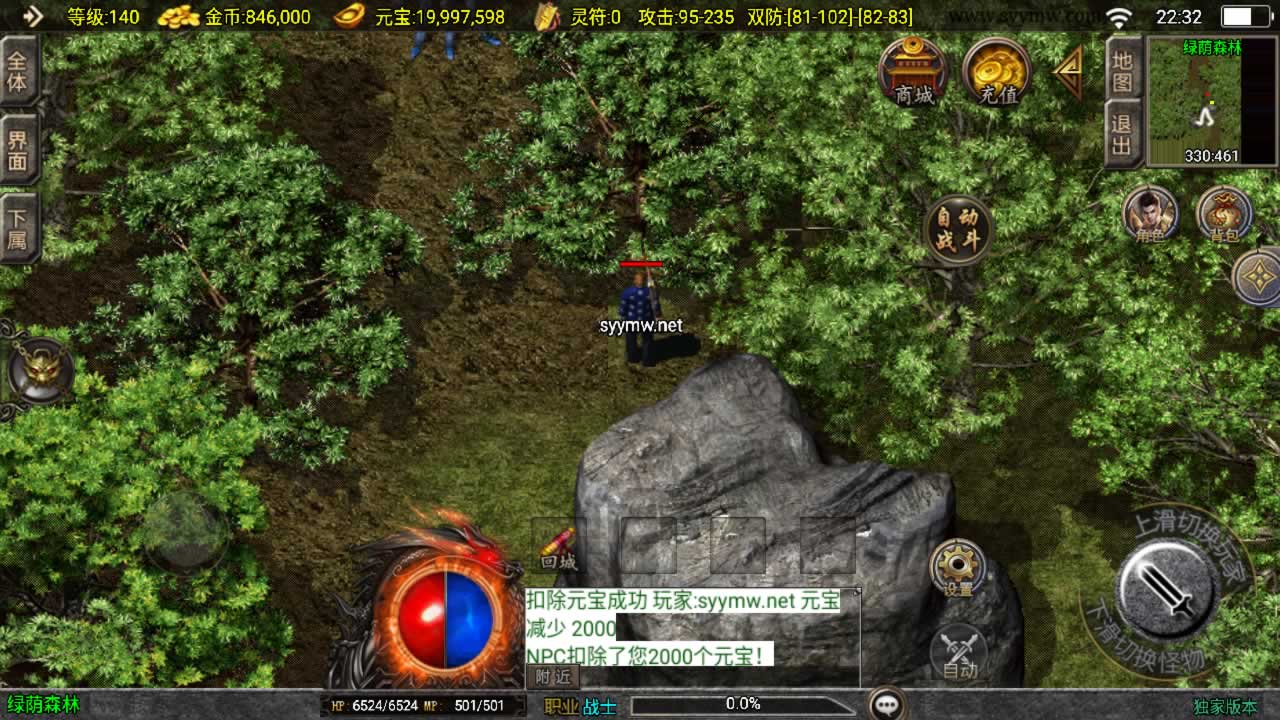Switch to the 全体 tab

pos(18,71)
